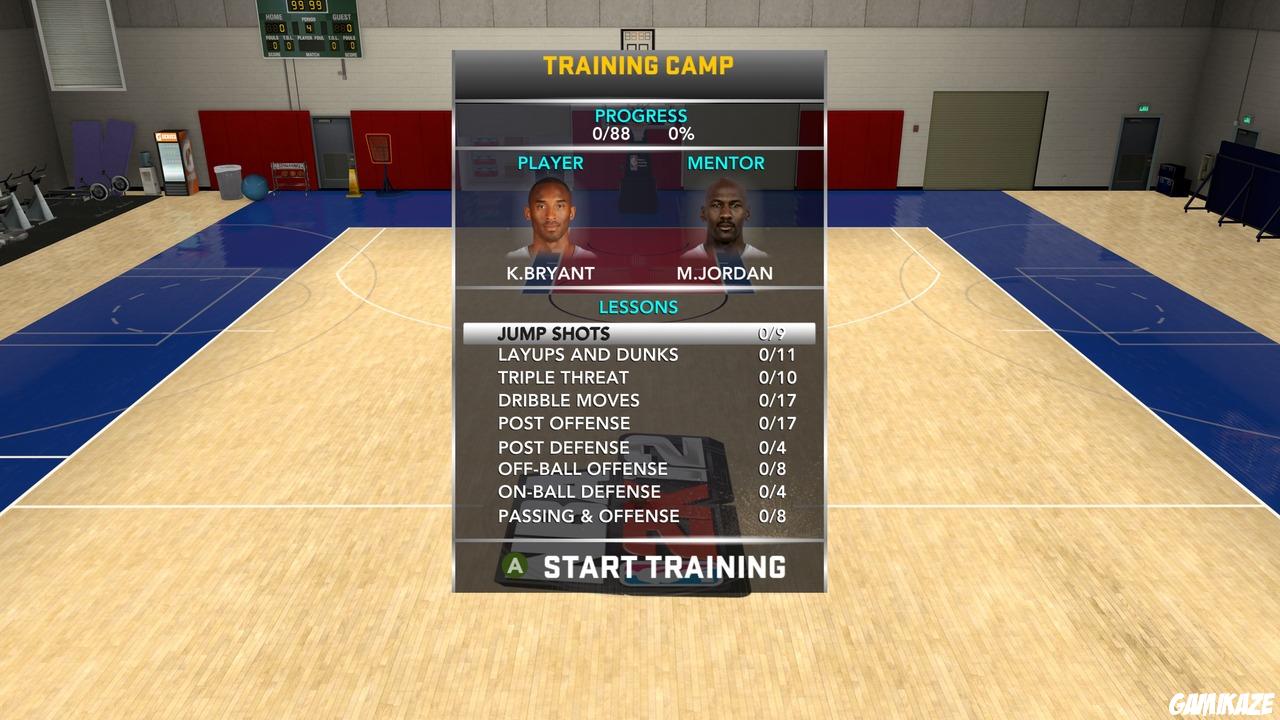Choose the ON-BALL DEFENSE lesson
The width and height of the screenshot is (1280, 720).
[638, 491]
